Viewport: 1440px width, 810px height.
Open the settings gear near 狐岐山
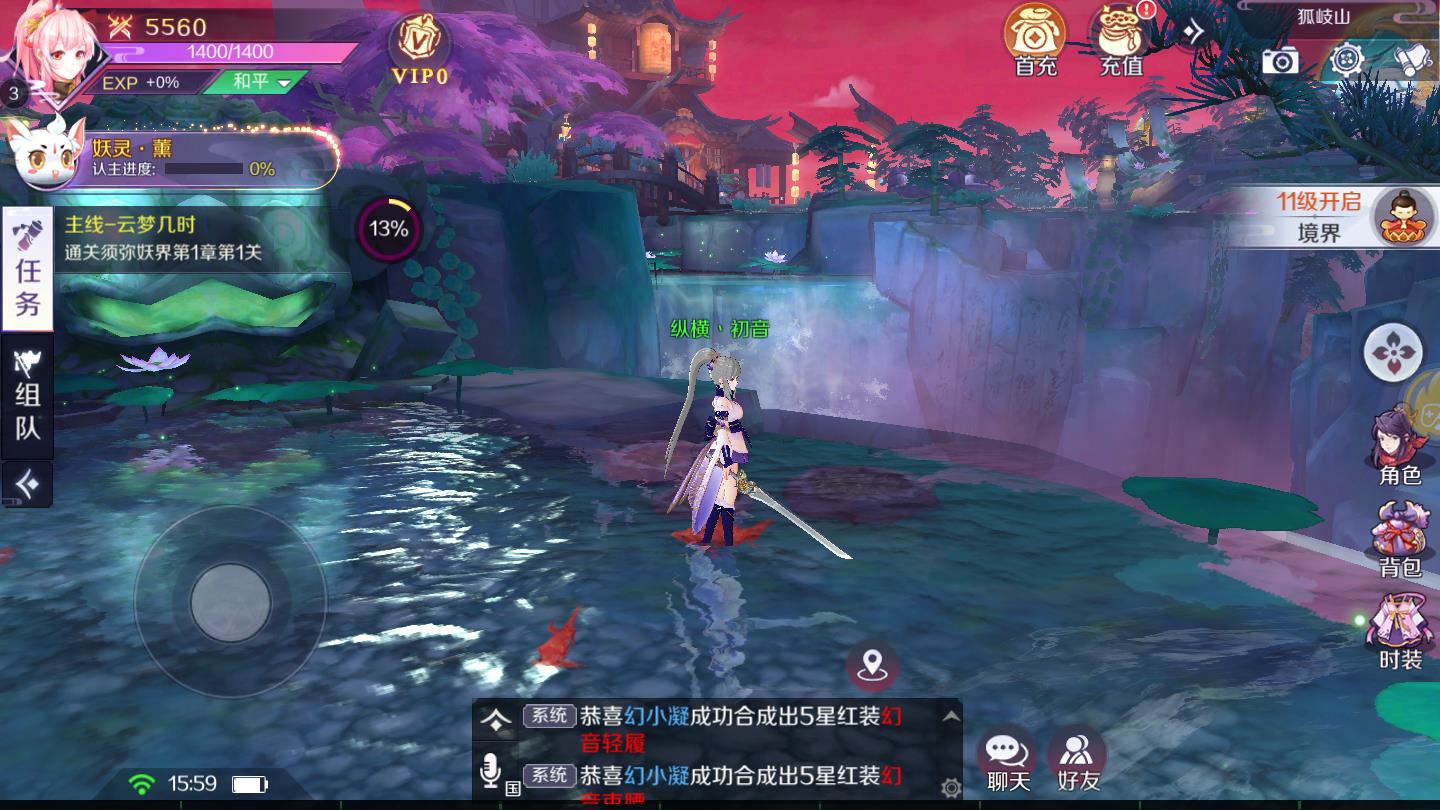(x=1345, y=62)
